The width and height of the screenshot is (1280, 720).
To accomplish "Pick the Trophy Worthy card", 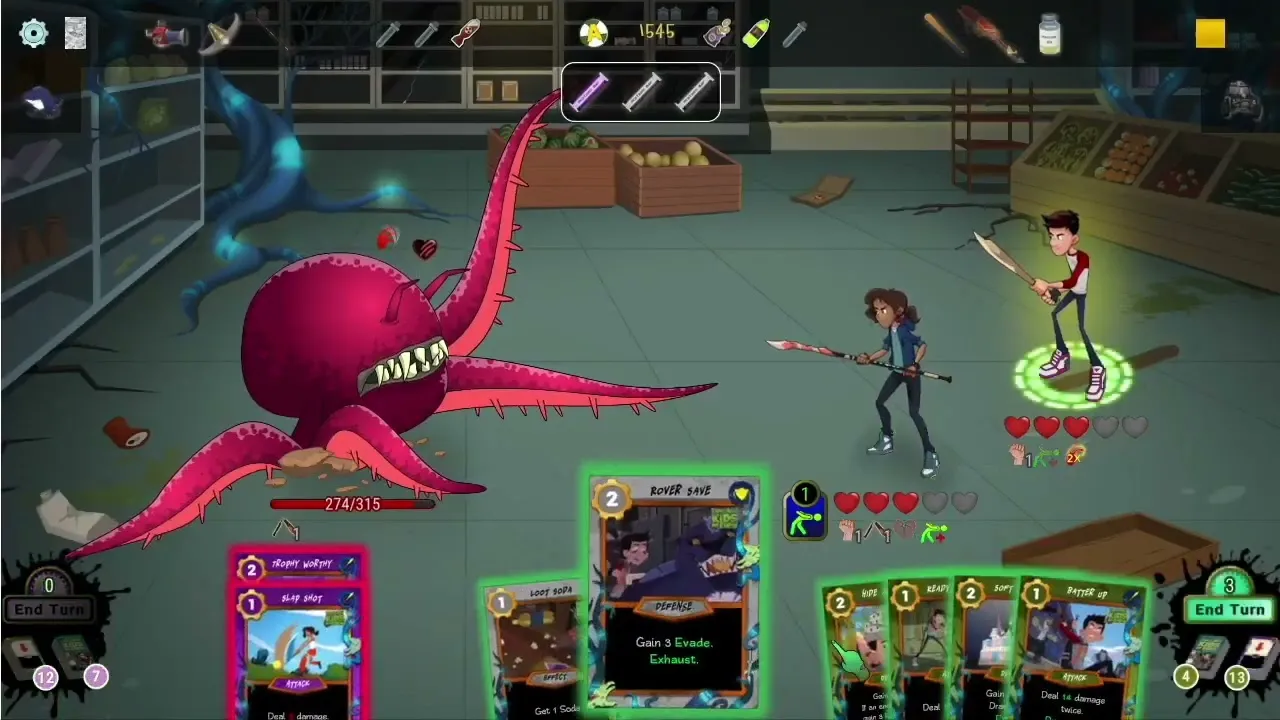I will [297, 566].
